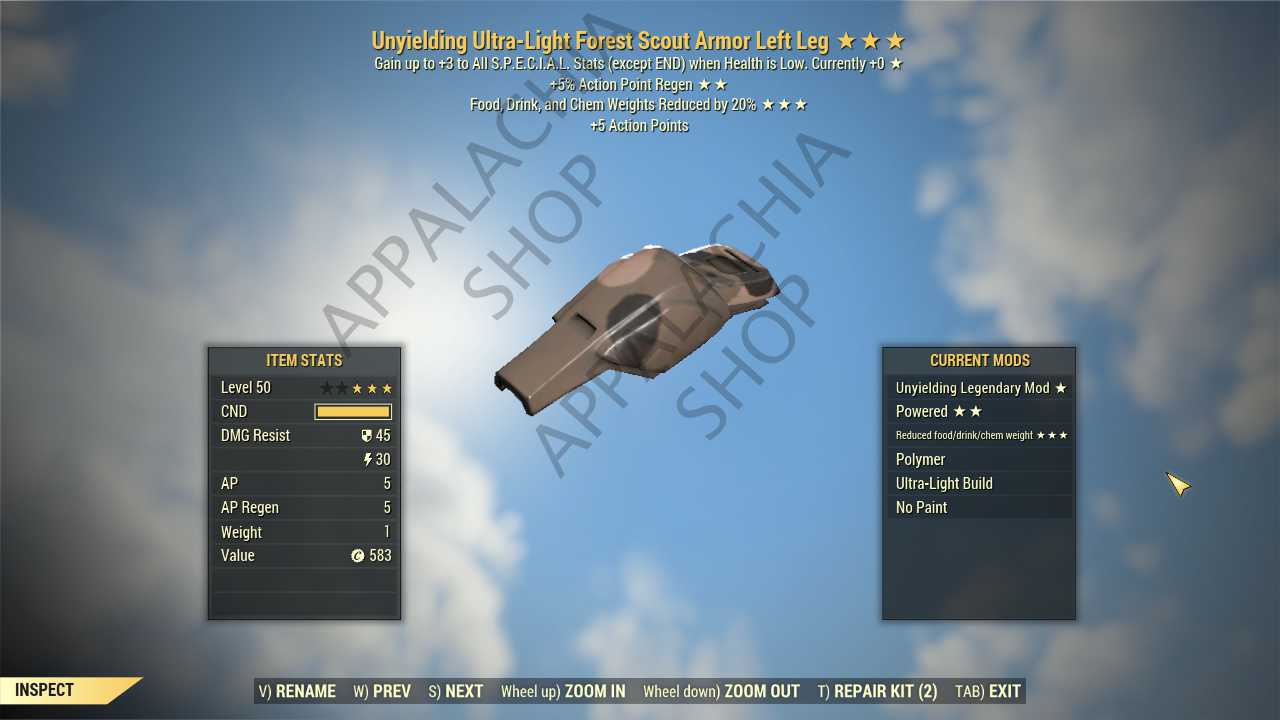
Task: Click the Zoom Out control
Action: (x=721, y=691)
